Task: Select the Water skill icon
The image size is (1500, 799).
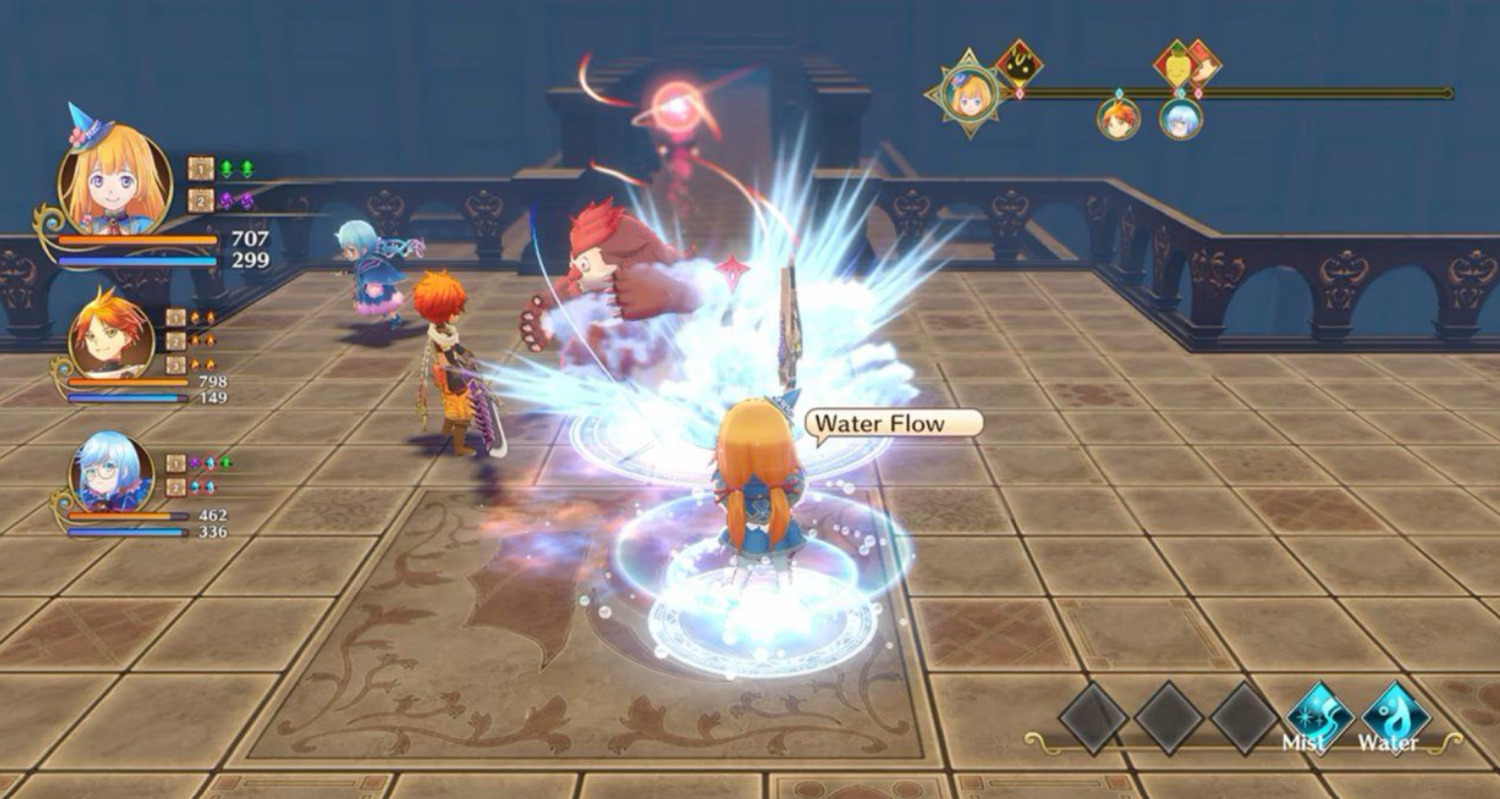Action: pyautogui.click(x=1395, y=716)
